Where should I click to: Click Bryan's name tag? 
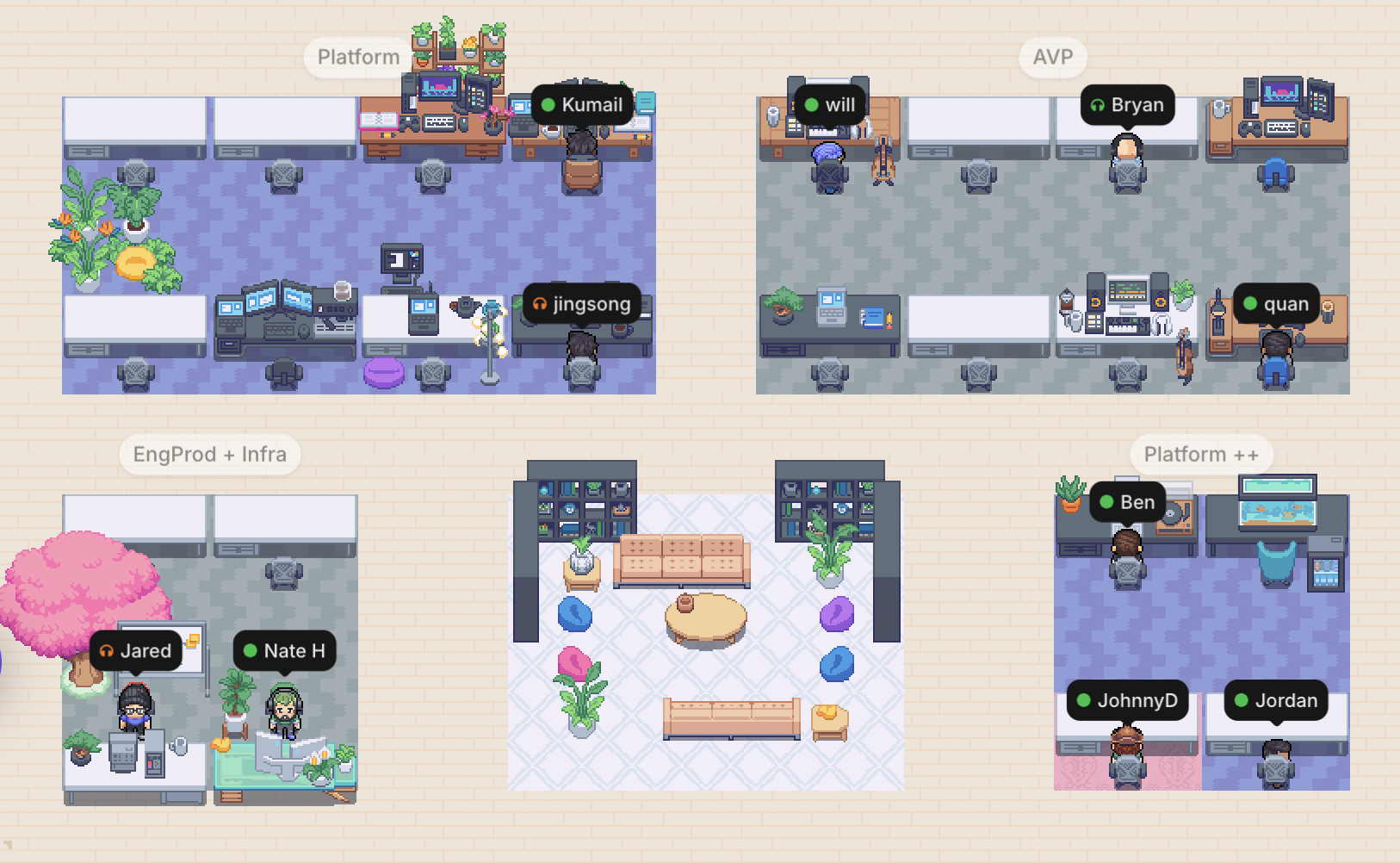[1128, 105]
